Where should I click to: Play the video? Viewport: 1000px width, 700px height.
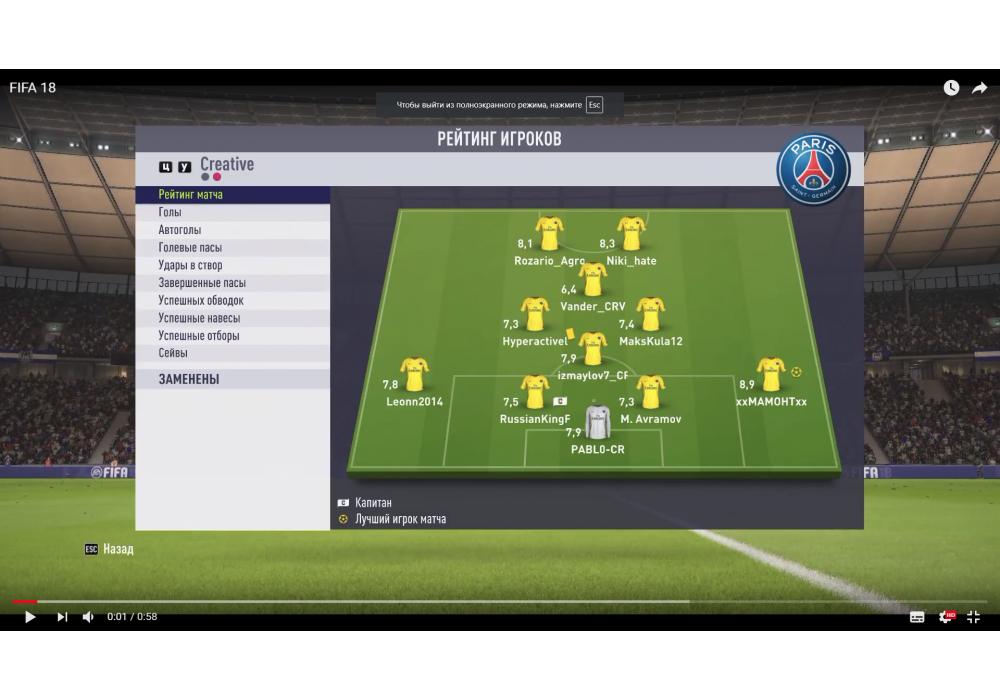tap(30, 617)
